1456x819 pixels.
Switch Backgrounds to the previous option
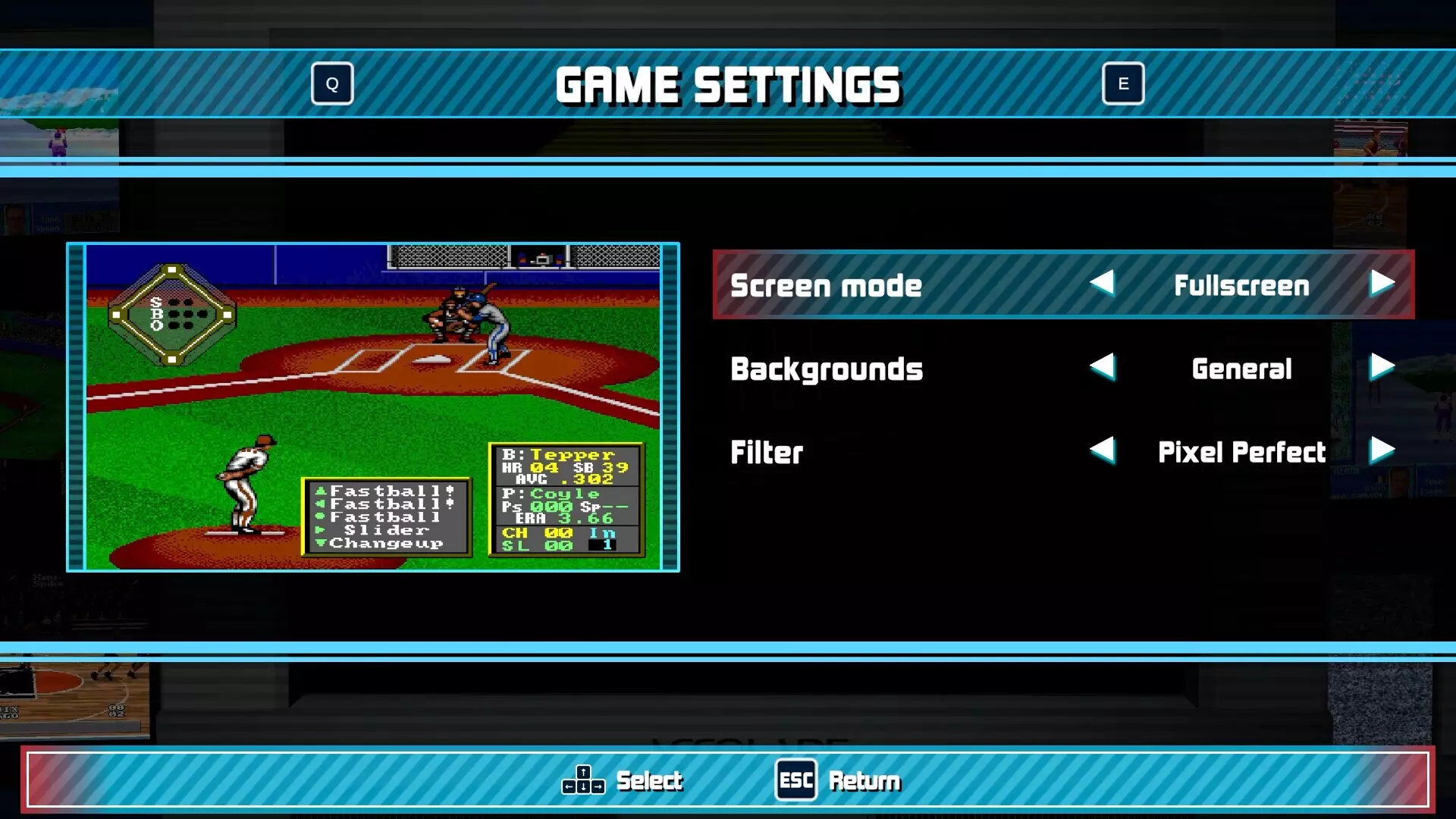pyautogui.click(x=1103, y=367)
